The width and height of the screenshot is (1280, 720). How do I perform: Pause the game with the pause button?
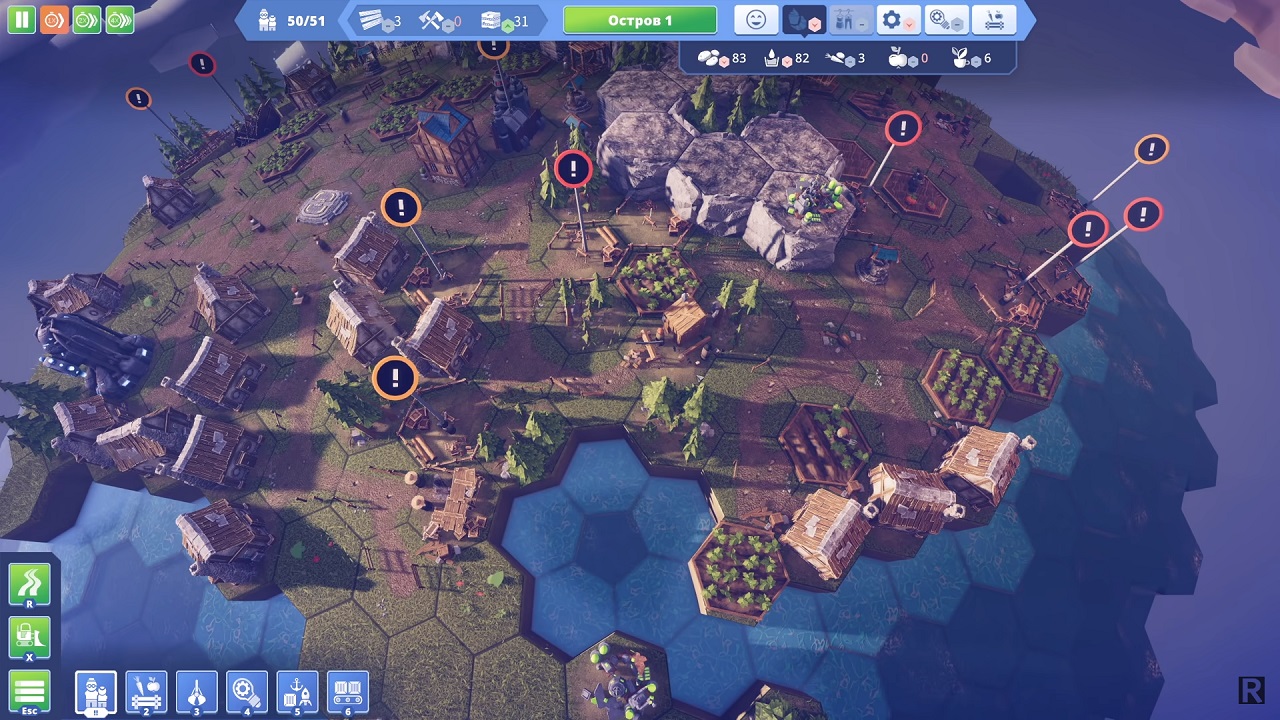21,19
